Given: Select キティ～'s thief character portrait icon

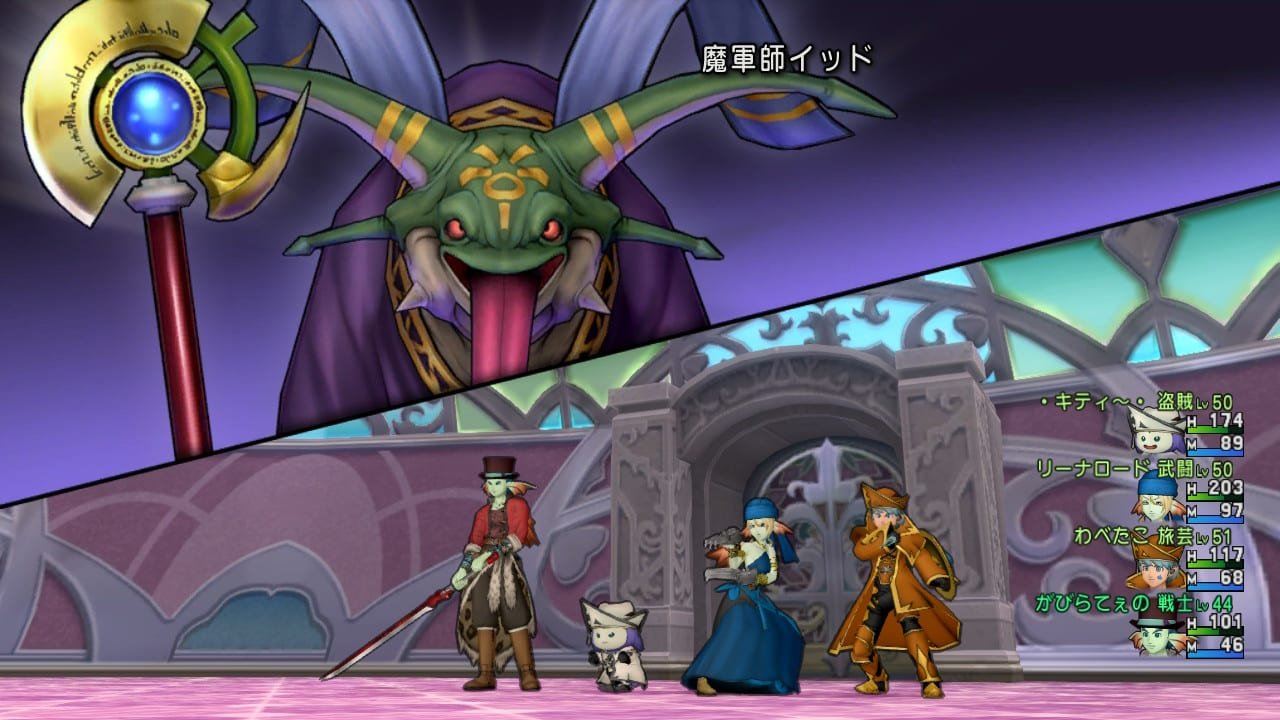Looking at the screenshot, I should [x=1152, y=440].
